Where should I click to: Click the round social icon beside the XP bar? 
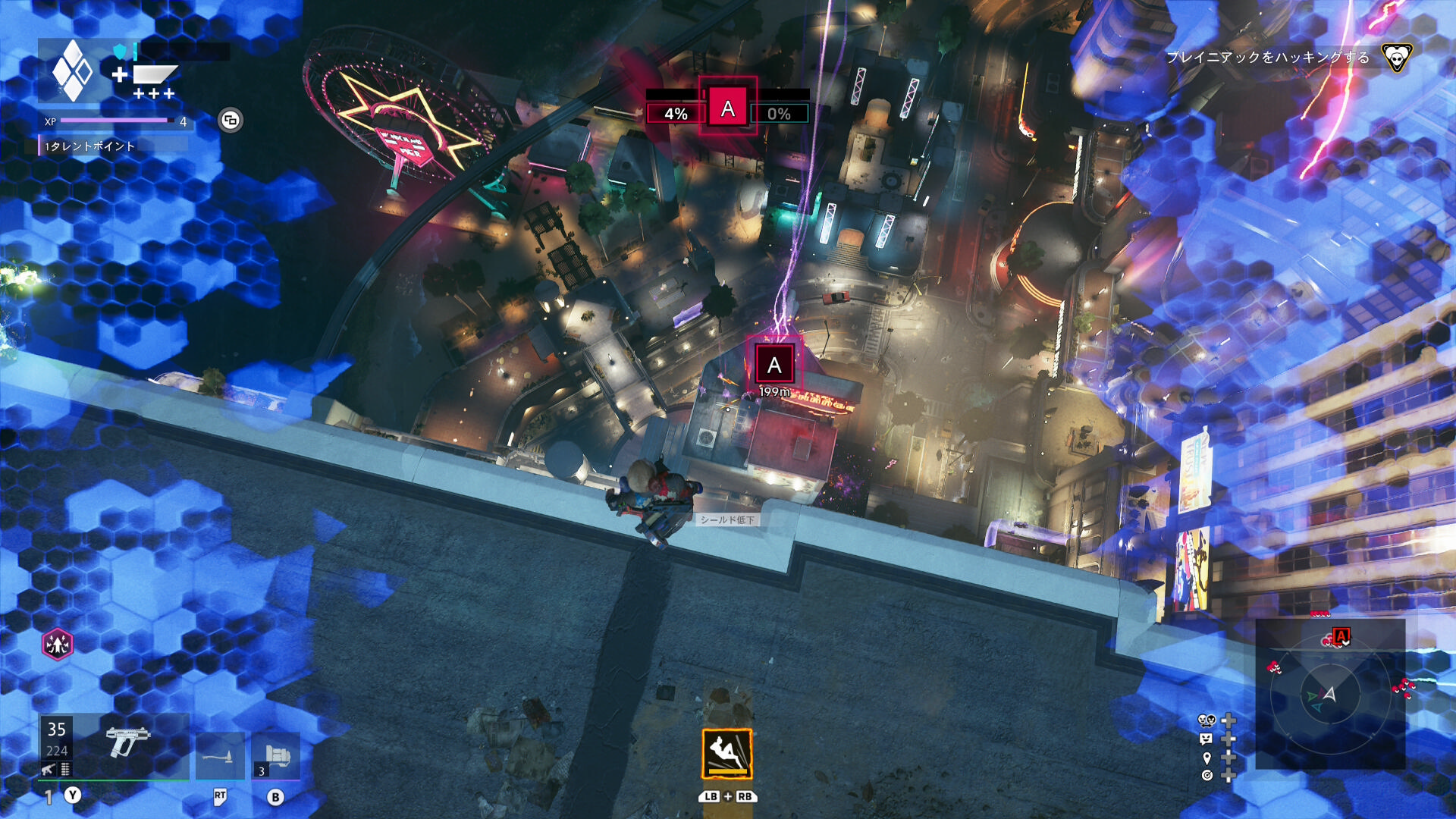pyautogui.click(x=231, y=120)
